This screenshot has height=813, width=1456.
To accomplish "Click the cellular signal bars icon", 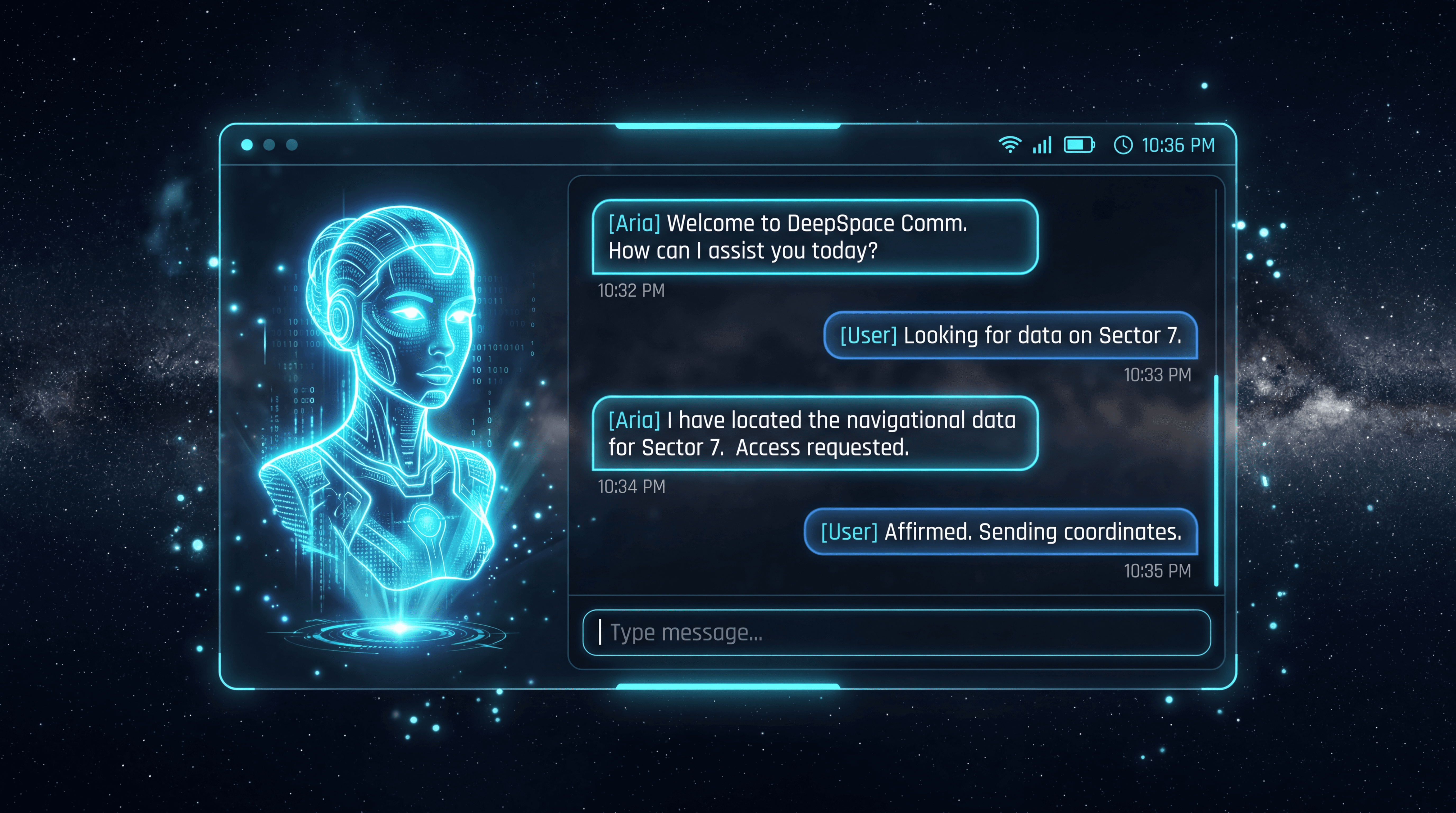I will [x=1042, y=145].
